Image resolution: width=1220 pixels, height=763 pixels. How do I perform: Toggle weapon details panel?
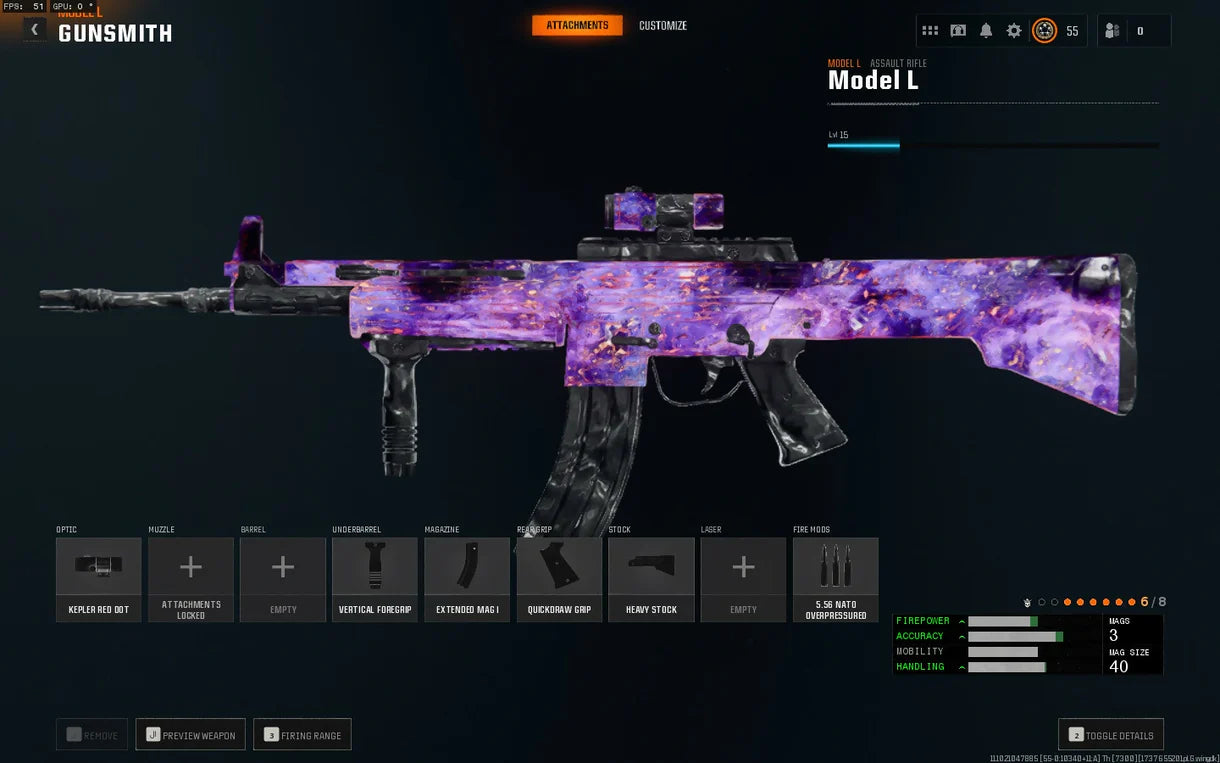tap(1110, 735)
